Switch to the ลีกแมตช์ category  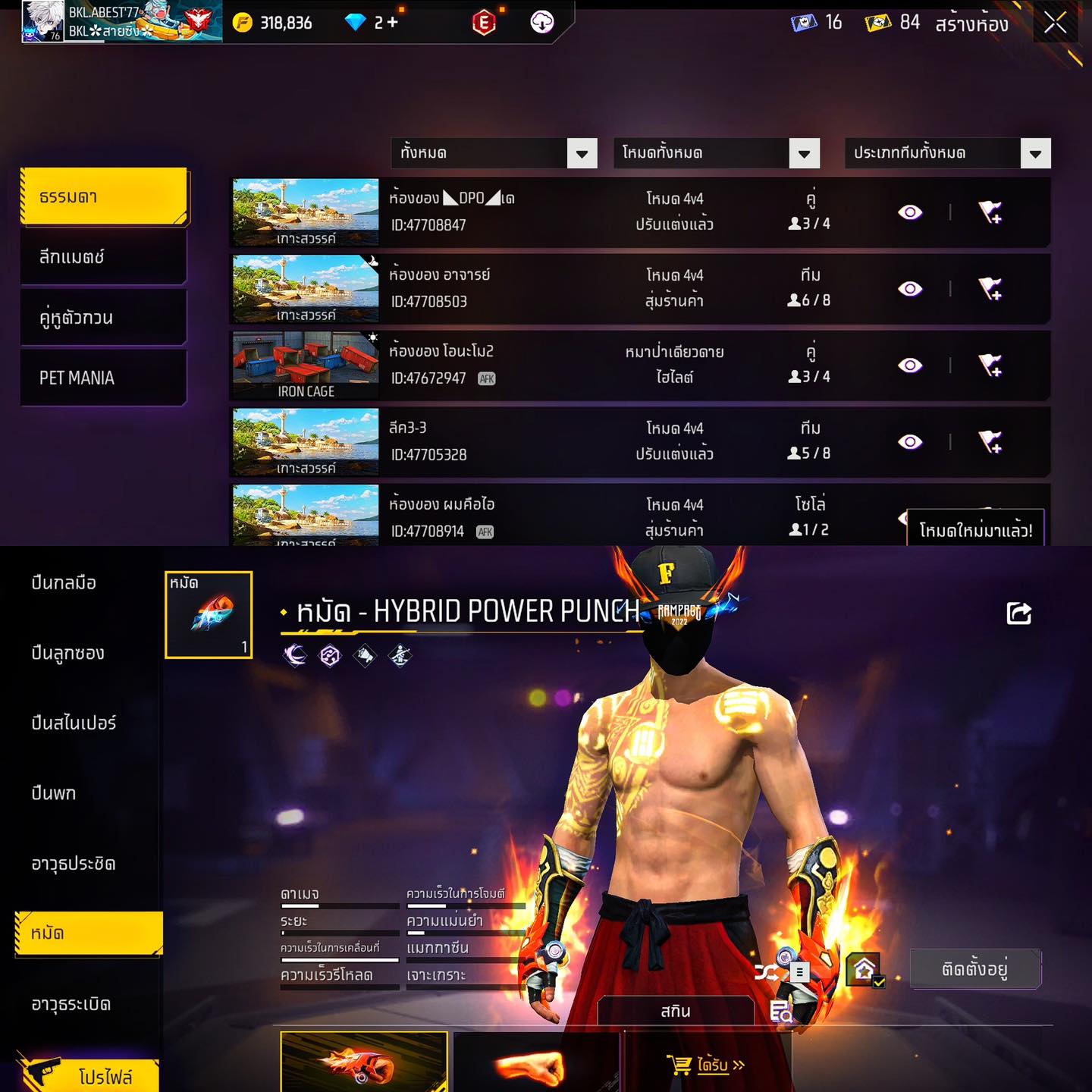pos(104,257)
